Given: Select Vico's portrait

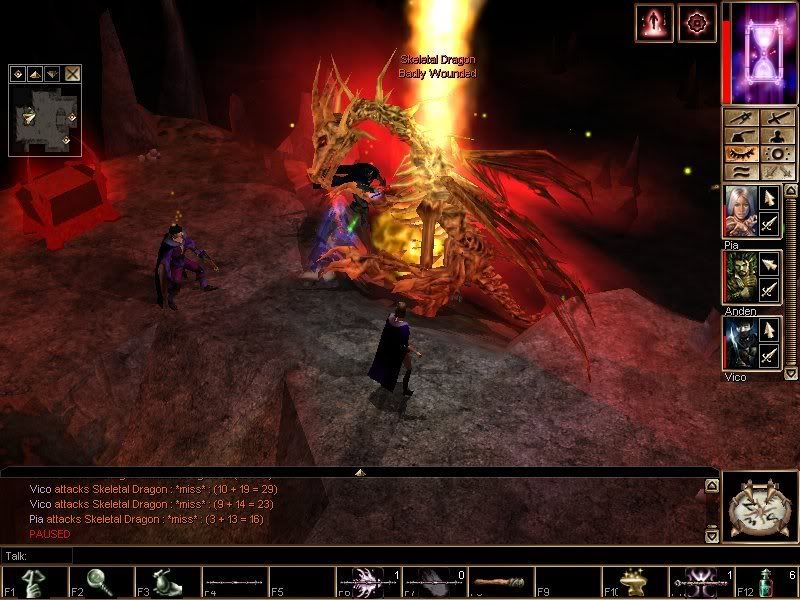Looking at the screenshot, I should point(738,343).
